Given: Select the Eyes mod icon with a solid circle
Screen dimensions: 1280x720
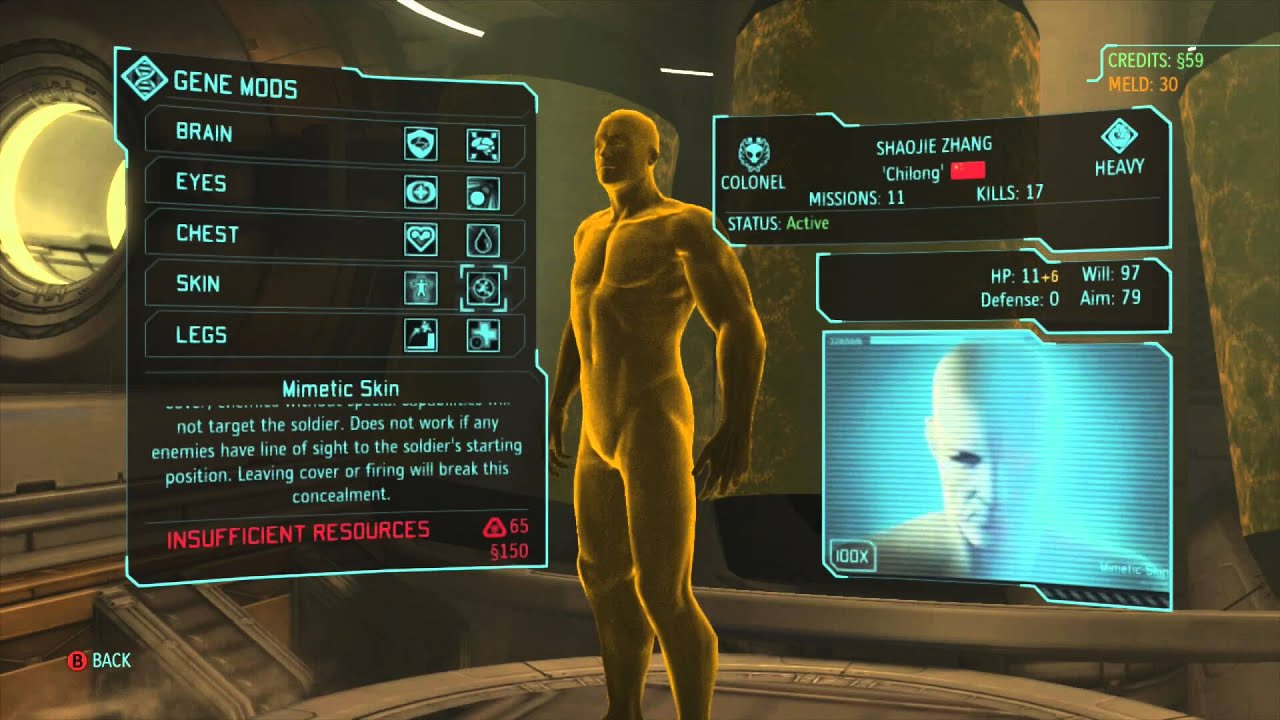Looking at the screenshot, I should 483,193.
